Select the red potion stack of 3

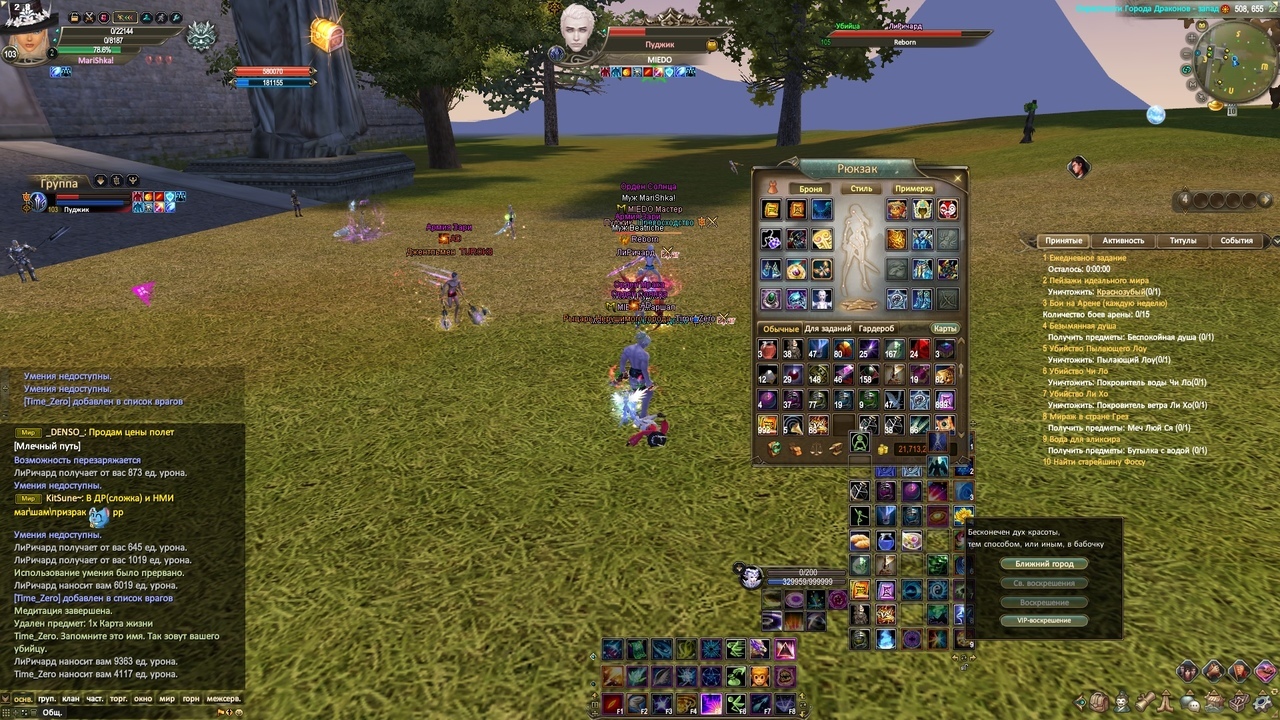pyautogui.click(x=768, y=350)
